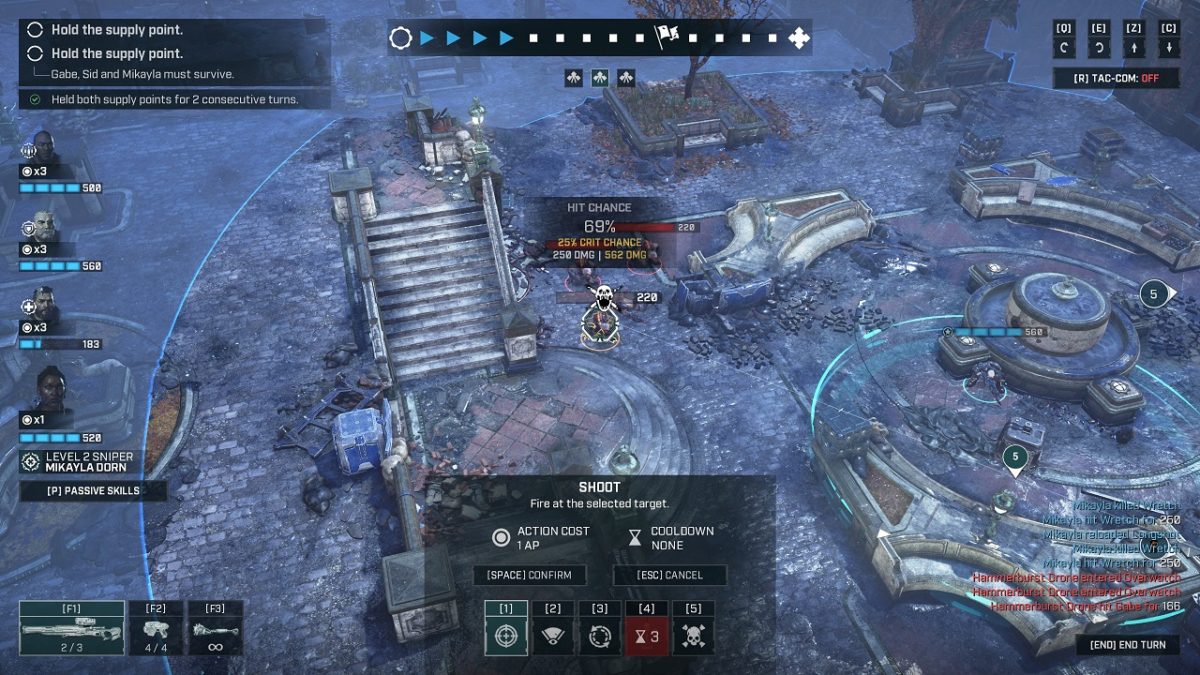
Task: Use the Reload circular arrows ability
Action: tap(600, 635)
